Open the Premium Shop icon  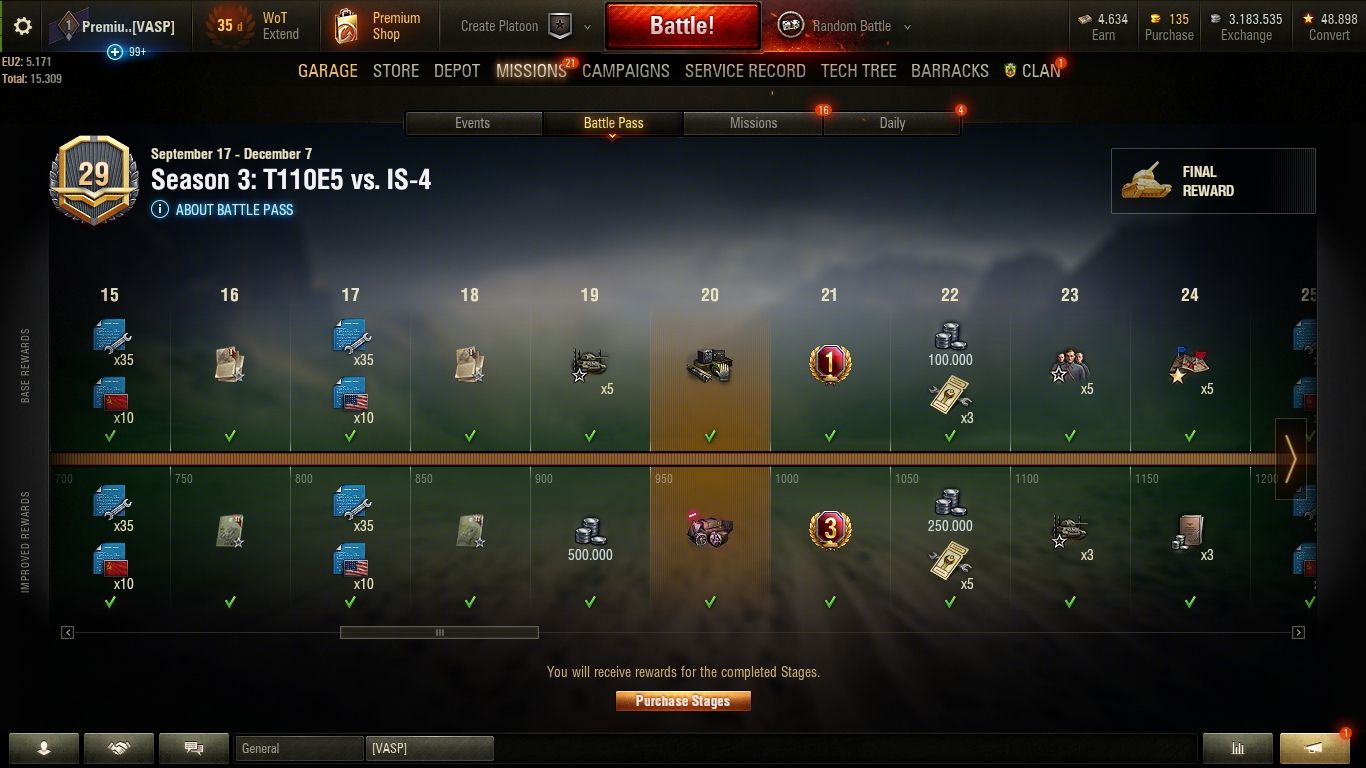[349, 26]
